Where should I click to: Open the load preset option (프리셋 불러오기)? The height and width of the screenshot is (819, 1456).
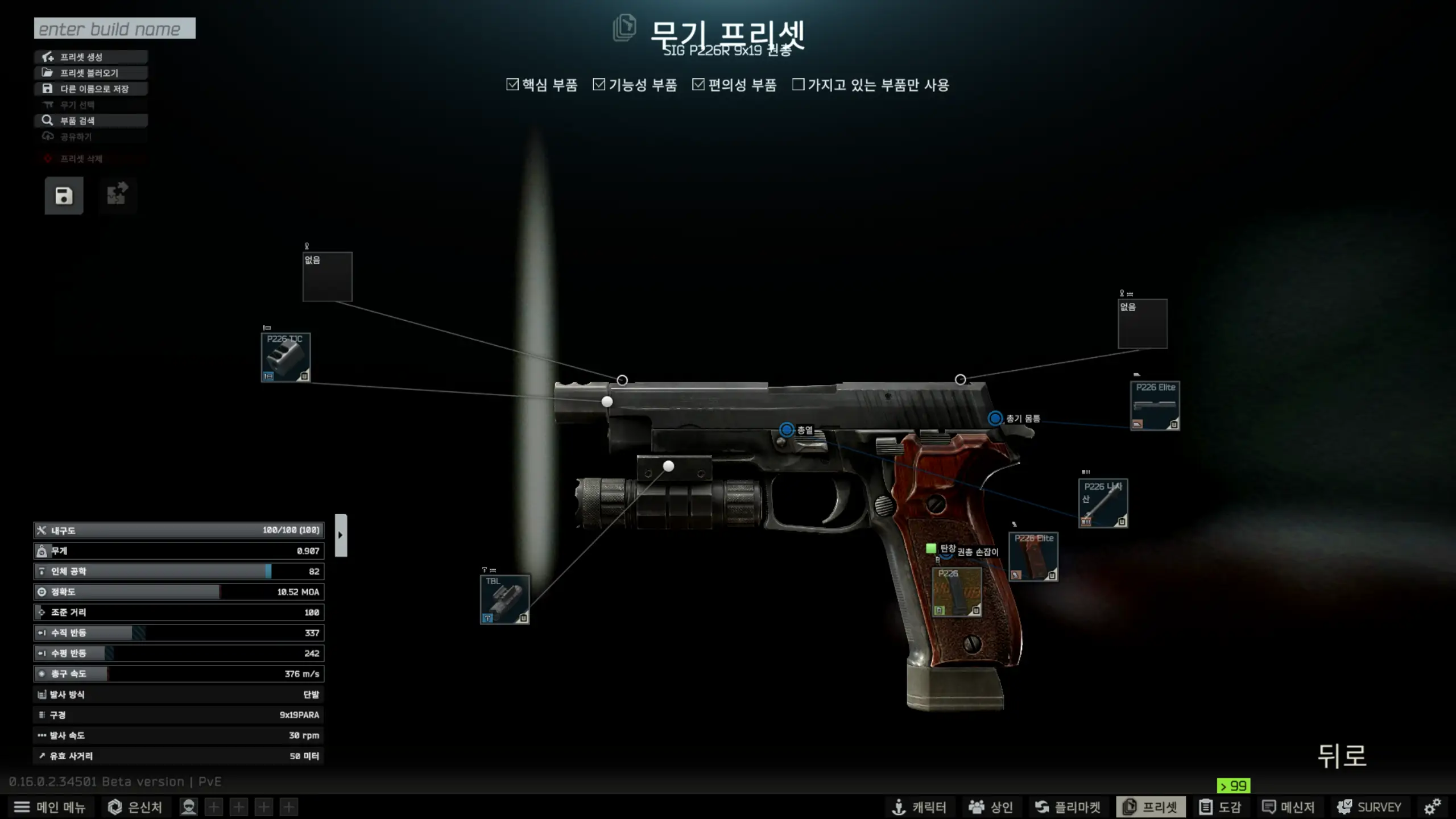(91, 73)
